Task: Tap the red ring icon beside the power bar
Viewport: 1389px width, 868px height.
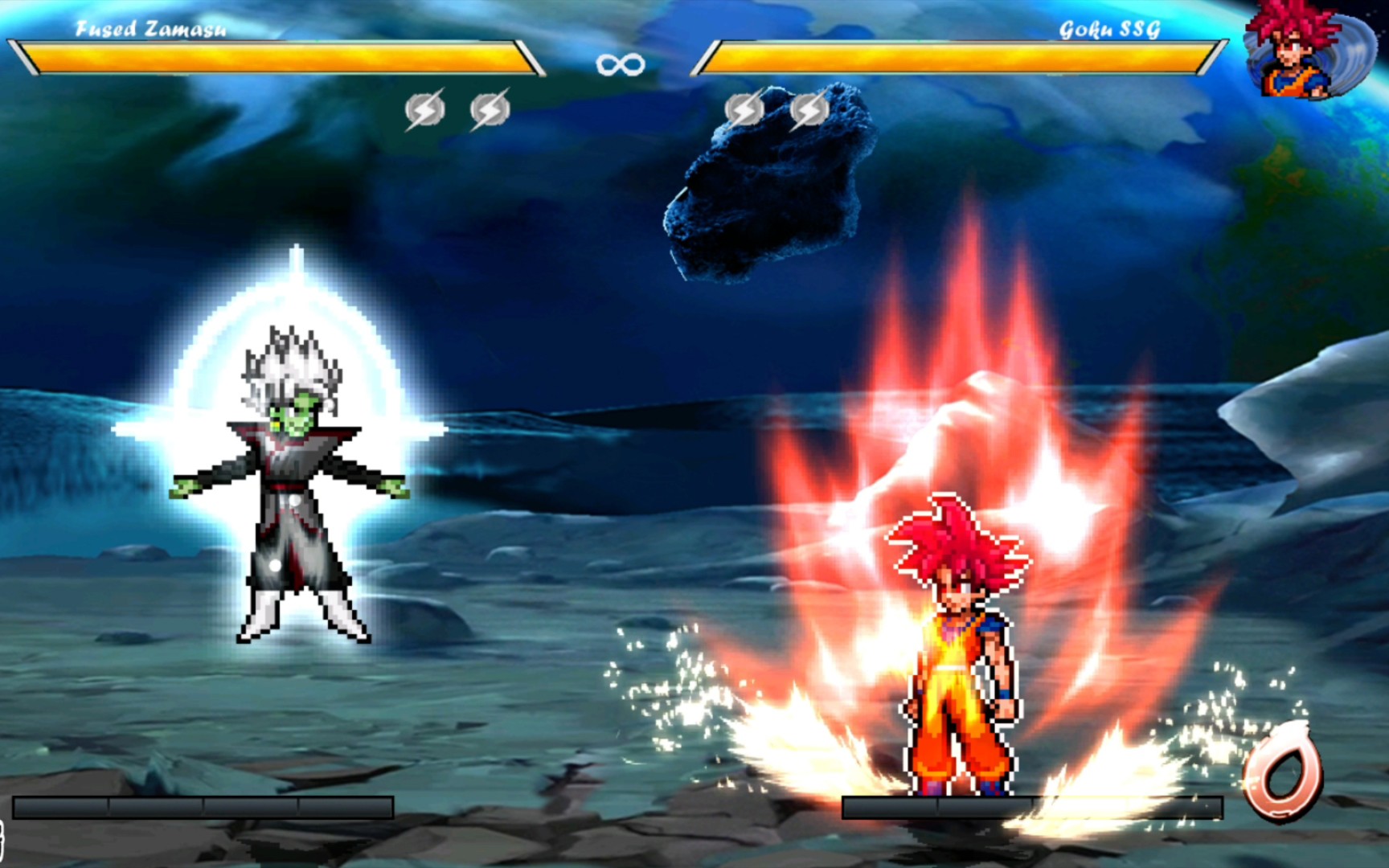Action: [1282, 772]
